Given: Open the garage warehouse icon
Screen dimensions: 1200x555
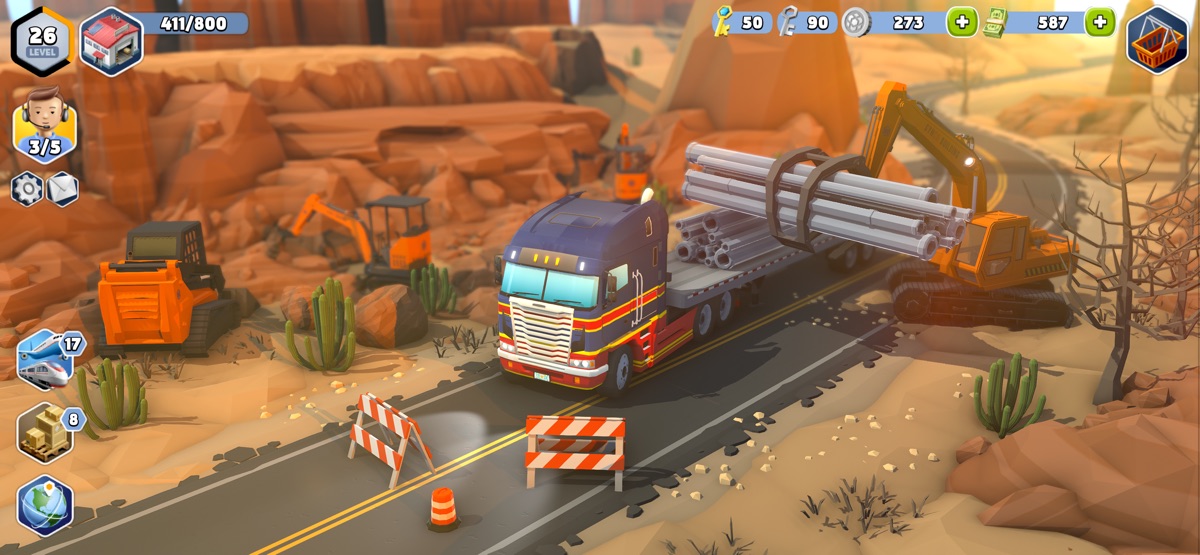Looking at the screenshot, I should click(110, 41).
